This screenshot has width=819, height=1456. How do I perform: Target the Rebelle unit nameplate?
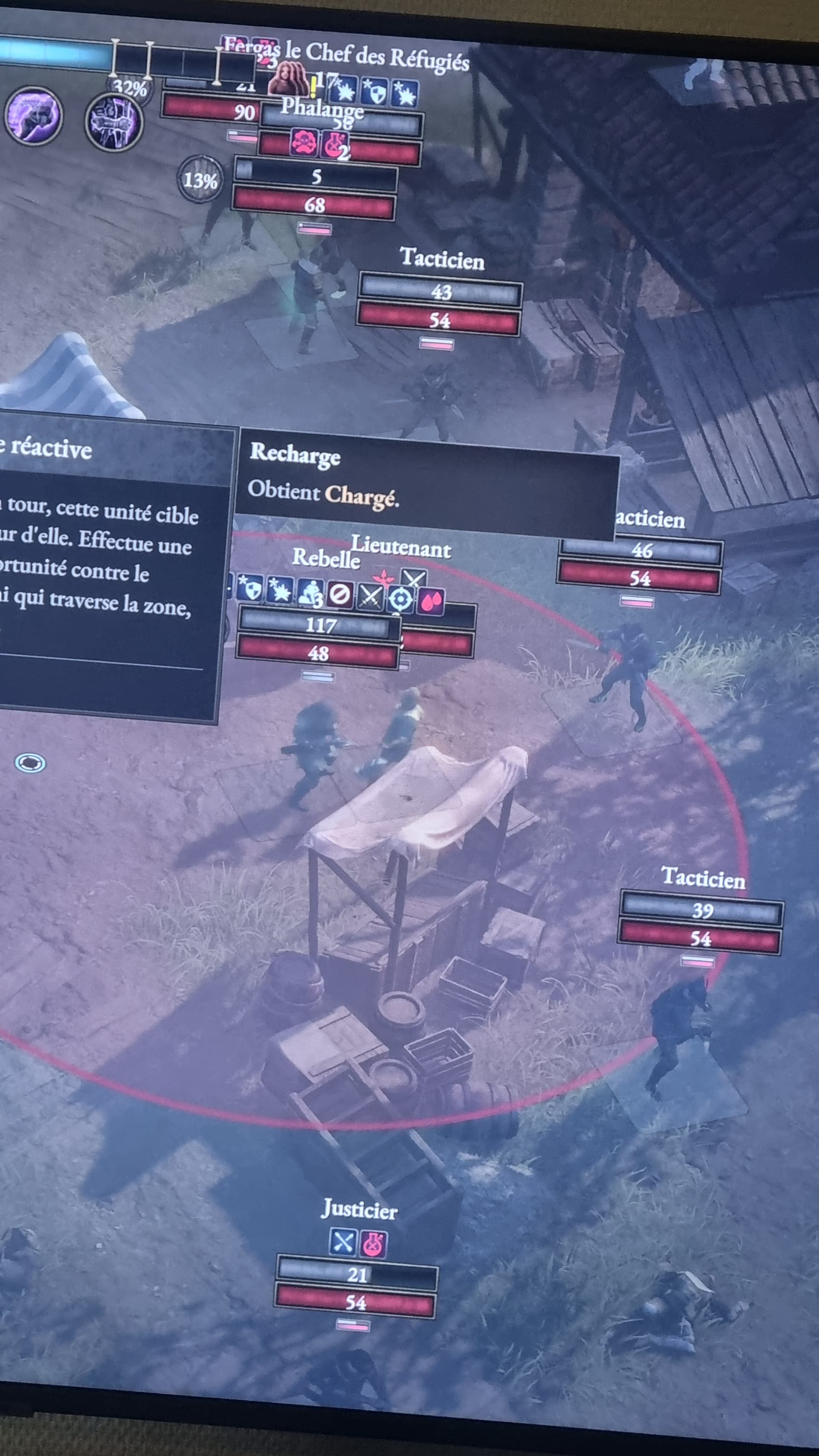pos(326,558)
